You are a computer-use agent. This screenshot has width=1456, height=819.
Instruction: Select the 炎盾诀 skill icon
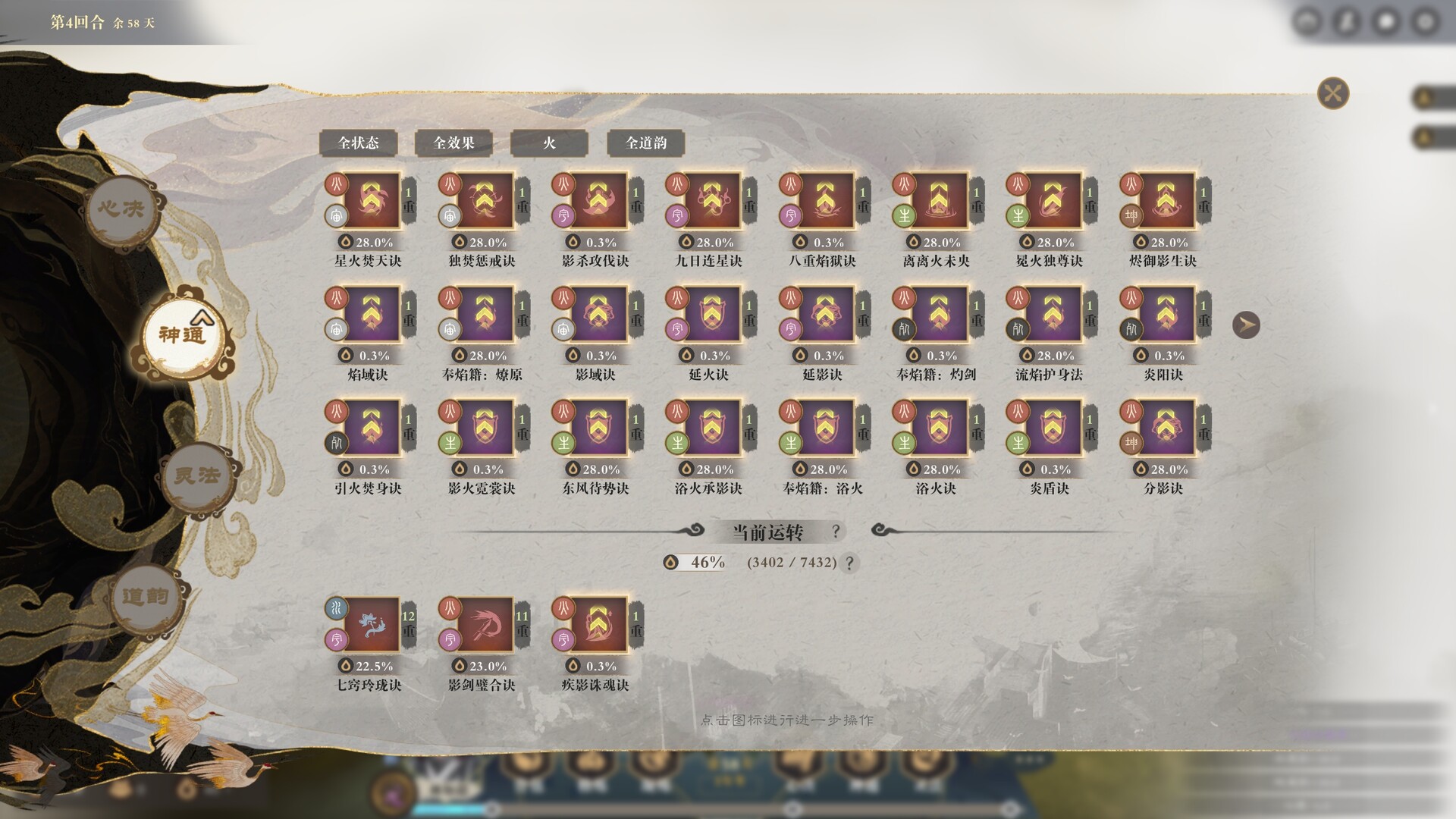[1052, 427]
